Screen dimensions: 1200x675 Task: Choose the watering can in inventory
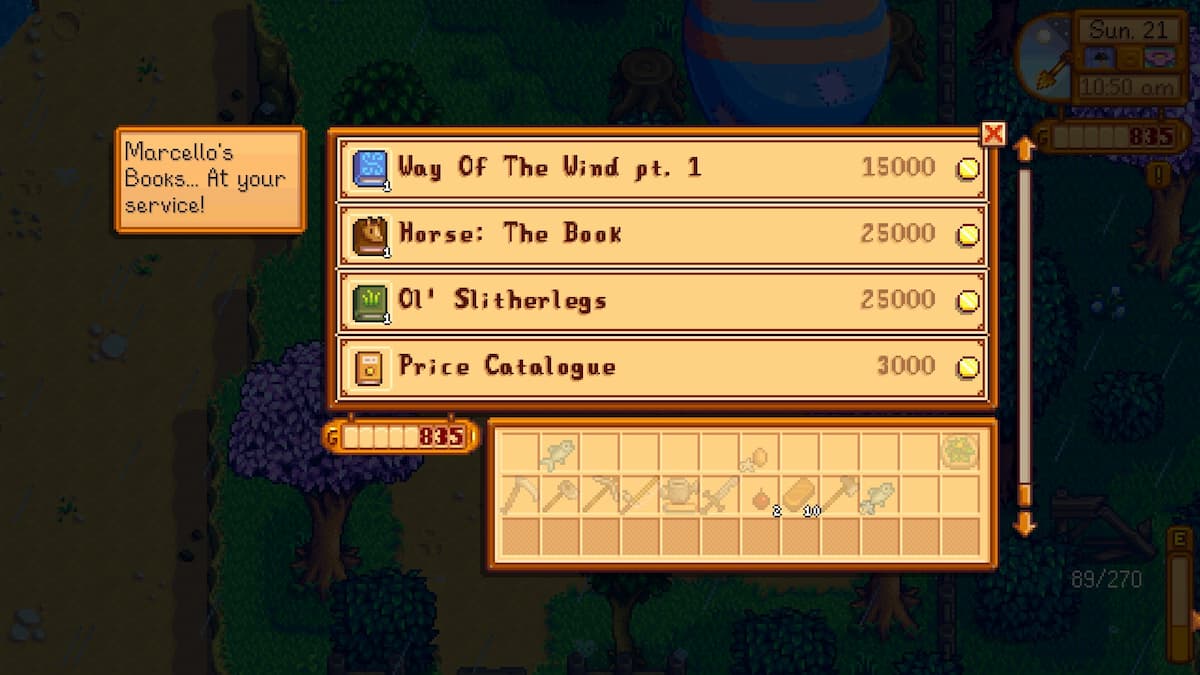click(680, 494)
